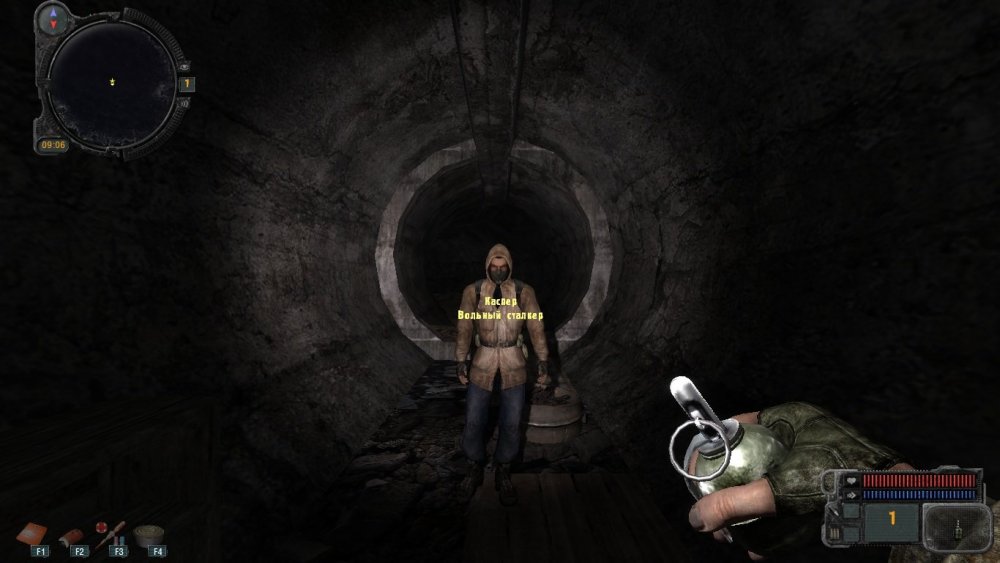Use the syringe item in quick slot F3
Screen dimensions: 1000x563
111,533
